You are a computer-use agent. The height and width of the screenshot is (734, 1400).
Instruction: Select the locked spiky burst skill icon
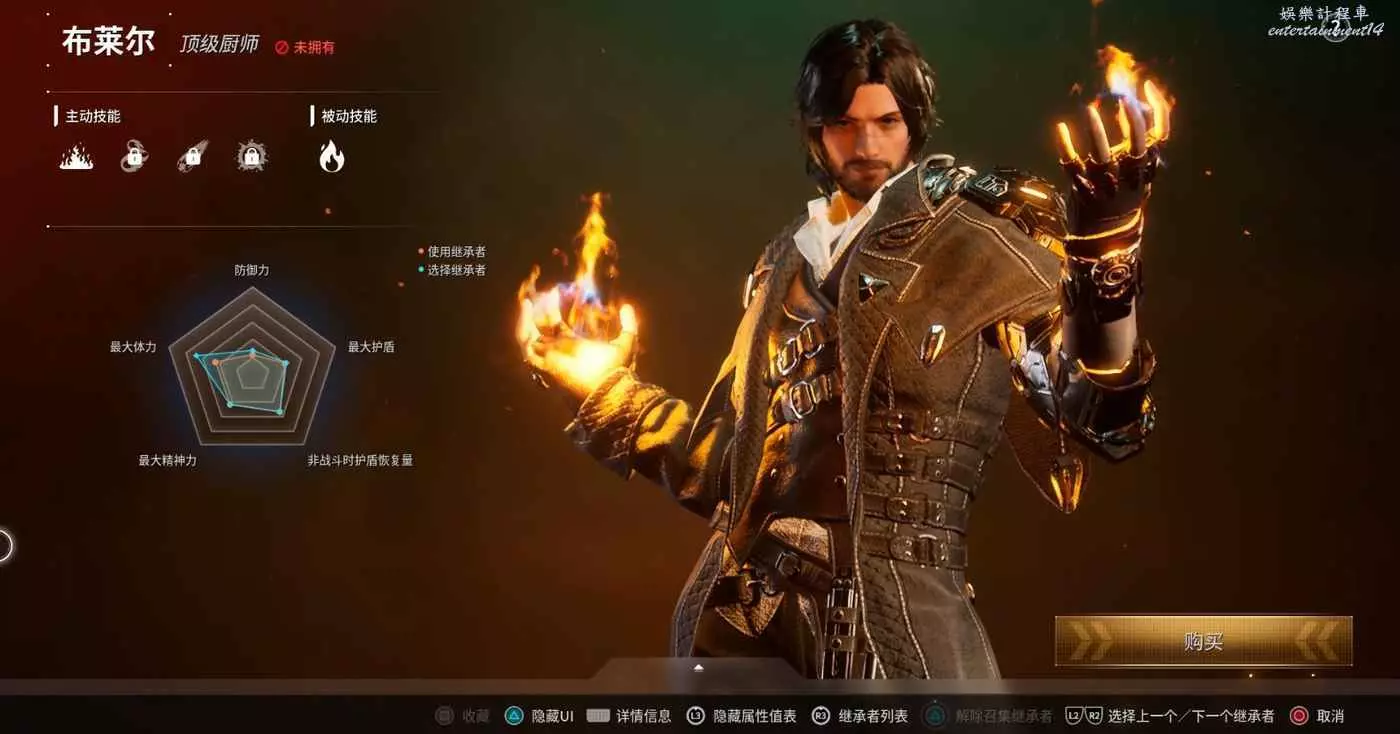coord(252,156)
